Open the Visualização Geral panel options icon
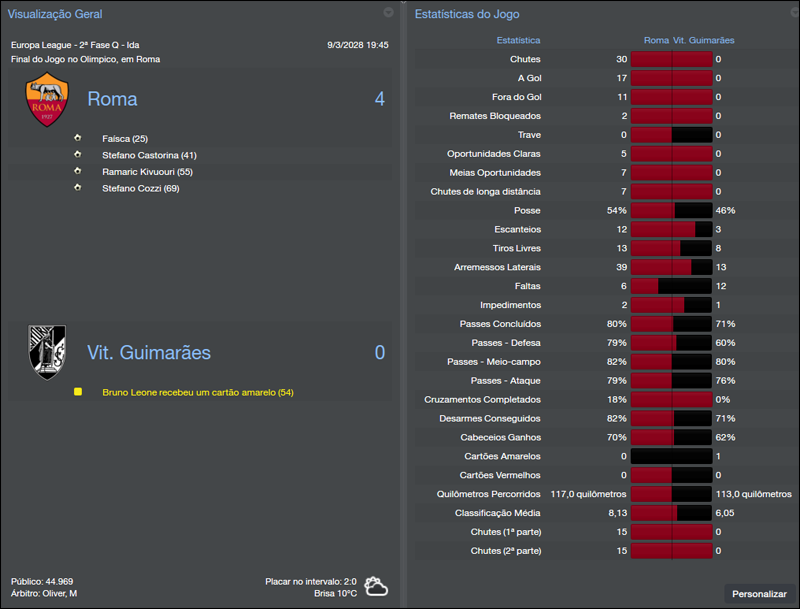Image resolution: width=800 pixels, height=609 pixels. pos(388,13)
